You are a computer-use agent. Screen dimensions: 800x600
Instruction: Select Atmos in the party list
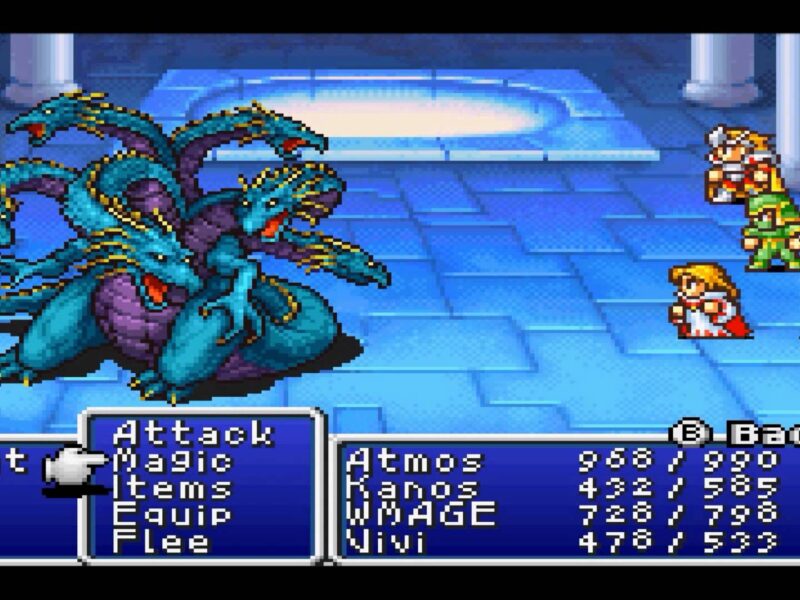pyautogui.click(x=414, y=461)
